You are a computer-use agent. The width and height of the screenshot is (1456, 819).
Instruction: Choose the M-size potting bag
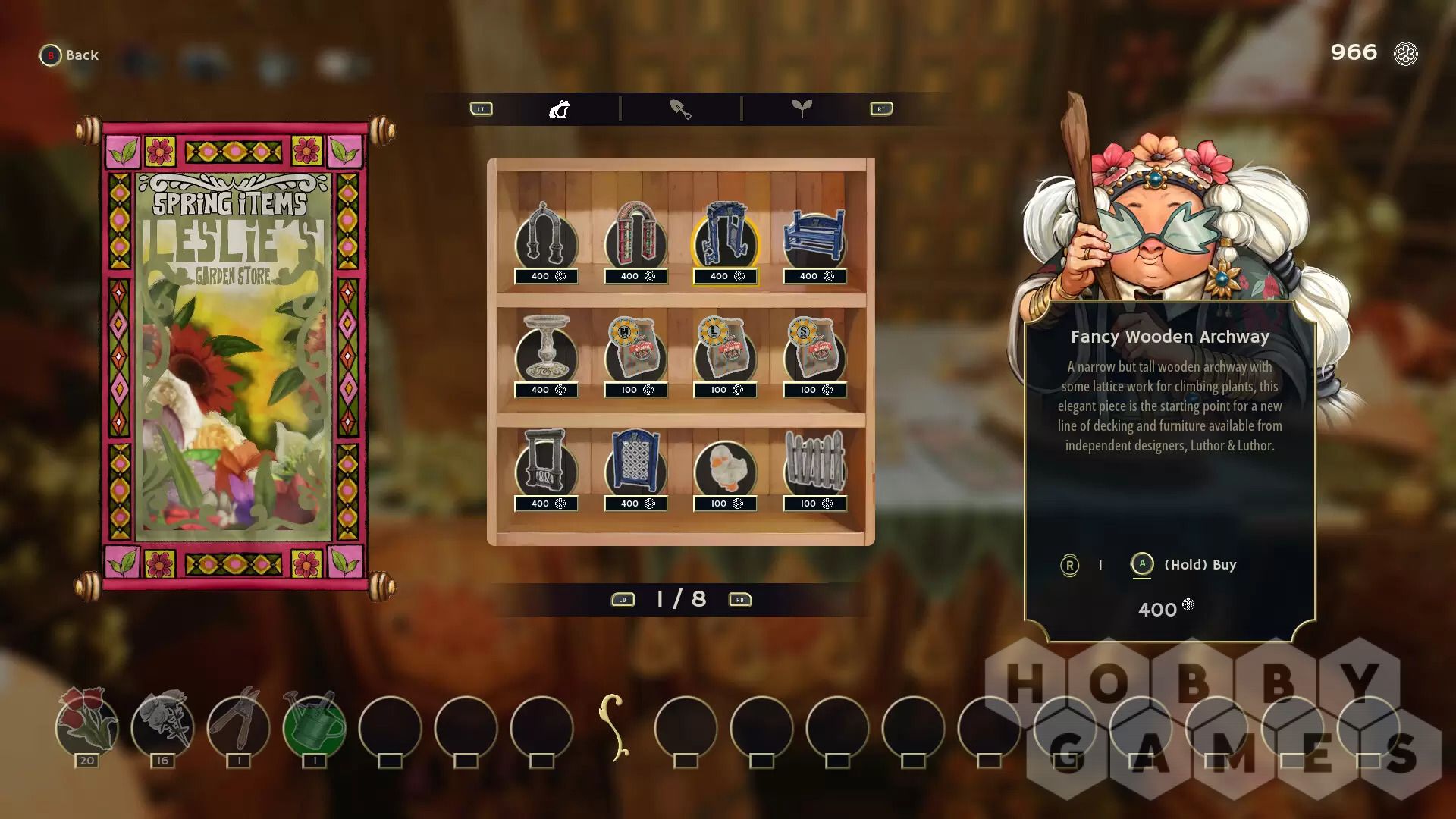click(x=635, y=350)
